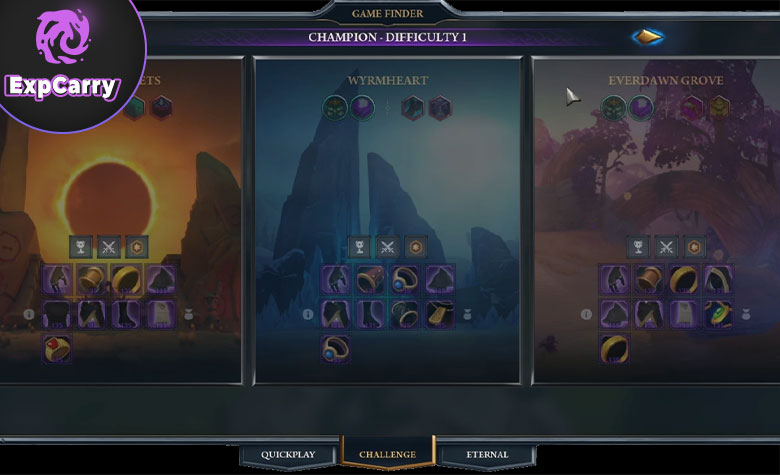Choose the Wyrmheart expedition card
This screenshot has width=780, height=475.
click(388, 180)
